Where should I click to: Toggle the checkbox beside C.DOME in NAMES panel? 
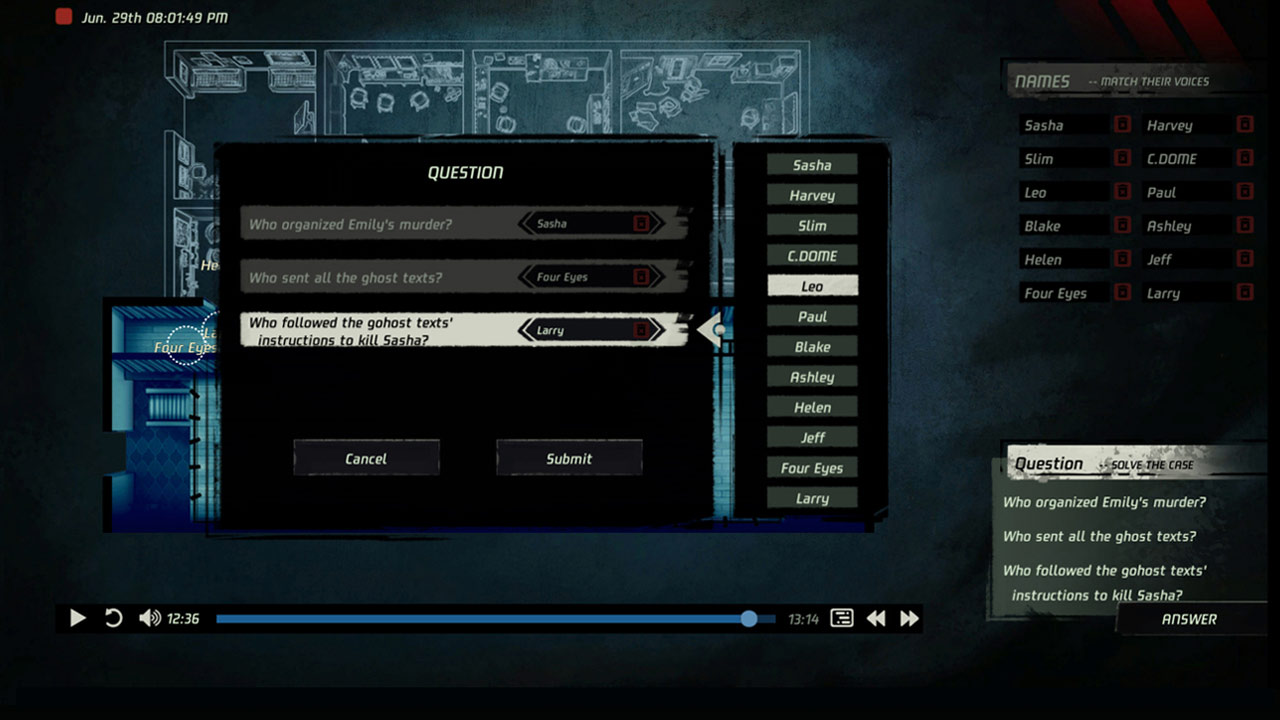click(1243, 158)
